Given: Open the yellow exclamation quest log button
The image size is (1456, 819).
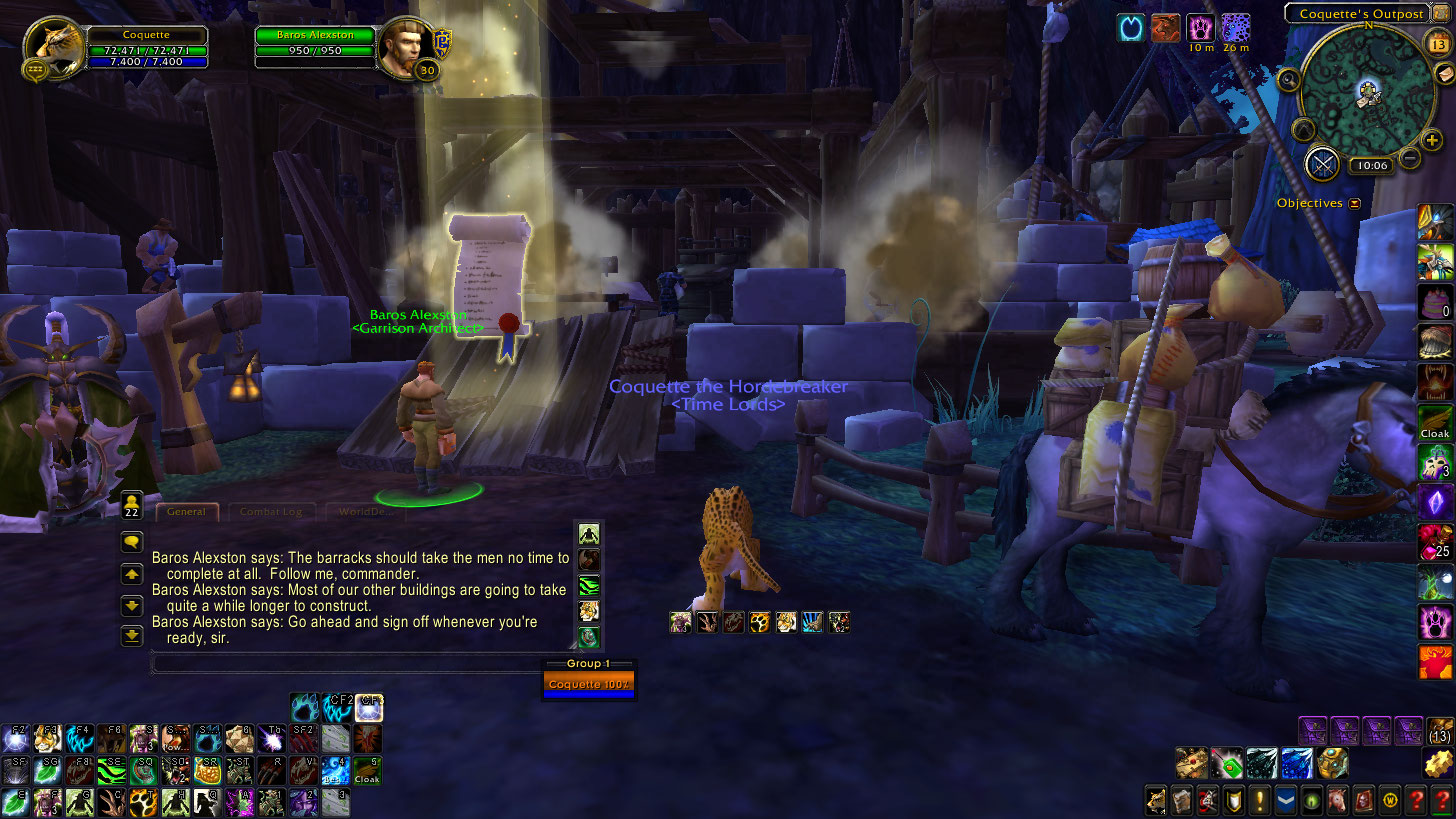Looking at the screenshot, I should coord(1259,799).
